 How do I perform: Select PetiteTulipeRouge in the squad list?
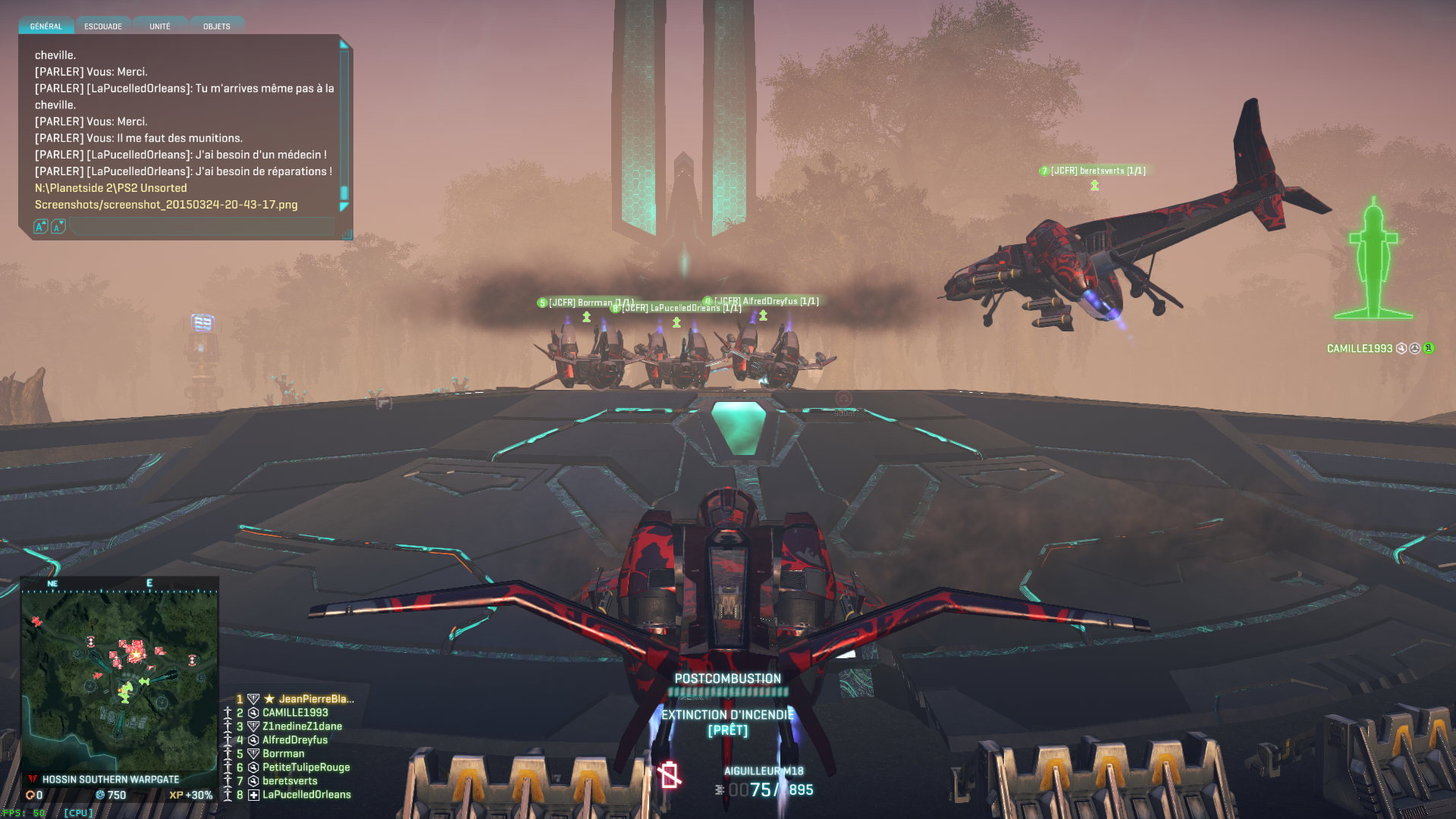306,767
